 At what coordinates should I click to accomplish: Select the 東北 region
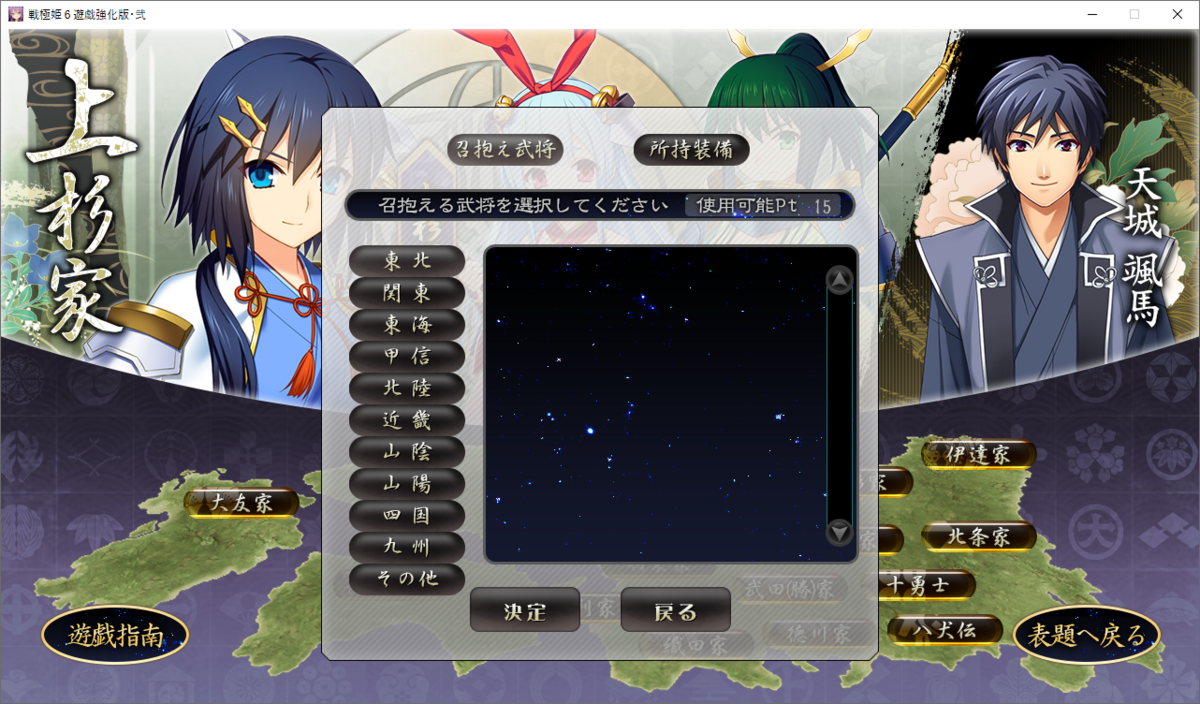click(x=407, y=260)
